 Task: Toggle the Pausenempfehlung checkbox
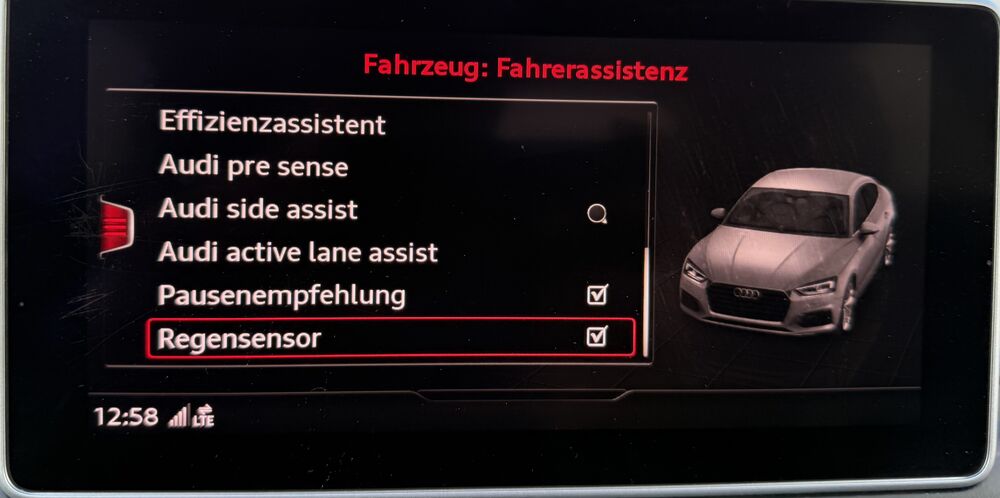[x=597, y=295]
